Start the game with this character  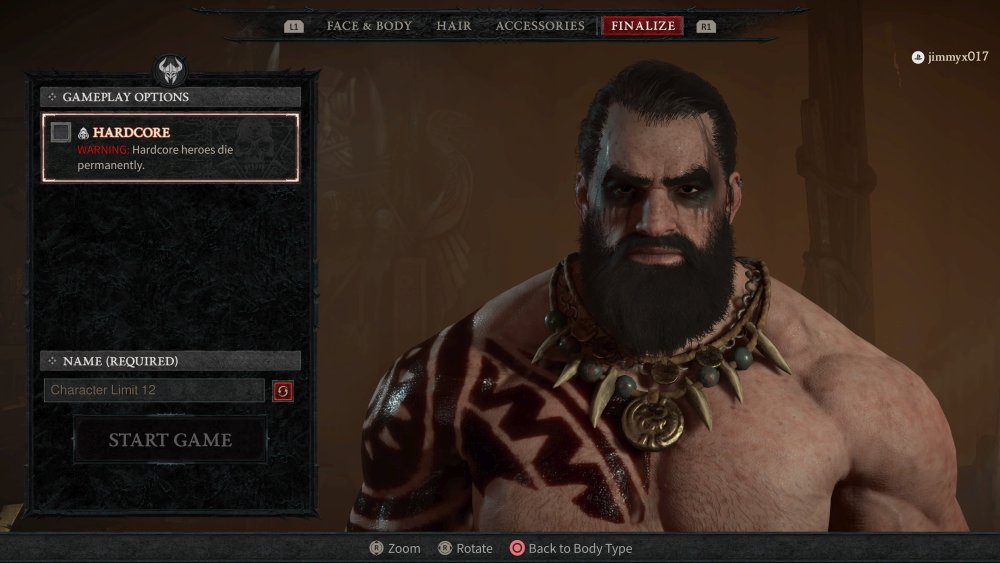point(170,440)
